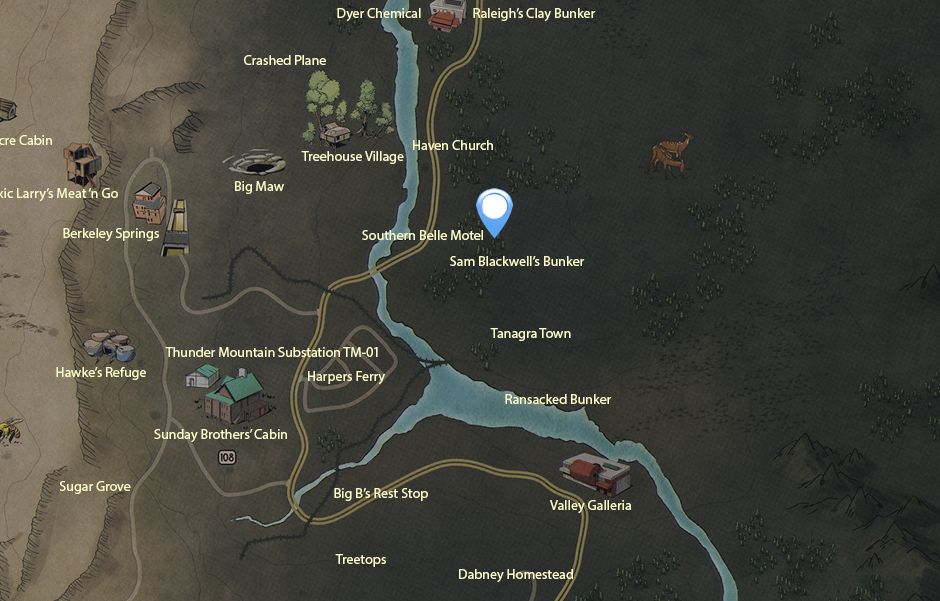Open the Valley Galleria building icon
This screenshot has width=940, height=601.
[x=596, y=474]
